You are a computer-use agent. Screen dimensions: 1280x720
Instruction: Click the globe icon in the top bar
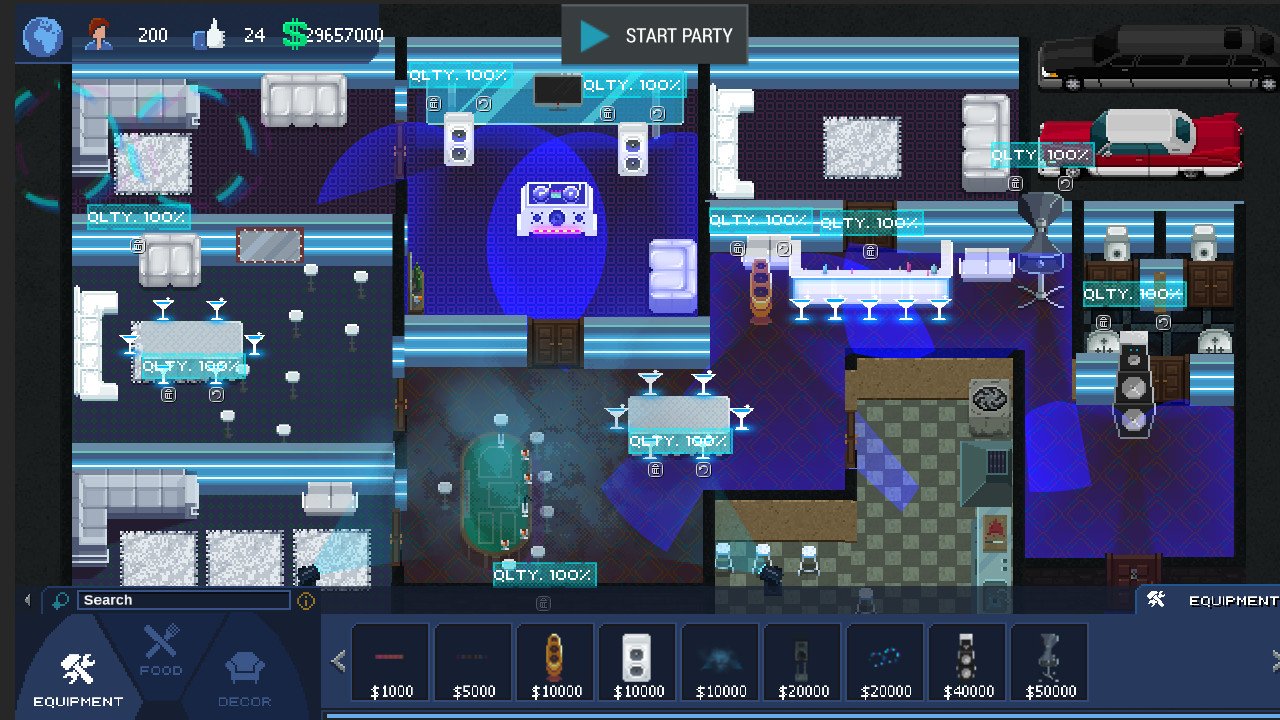click(41, 35)
